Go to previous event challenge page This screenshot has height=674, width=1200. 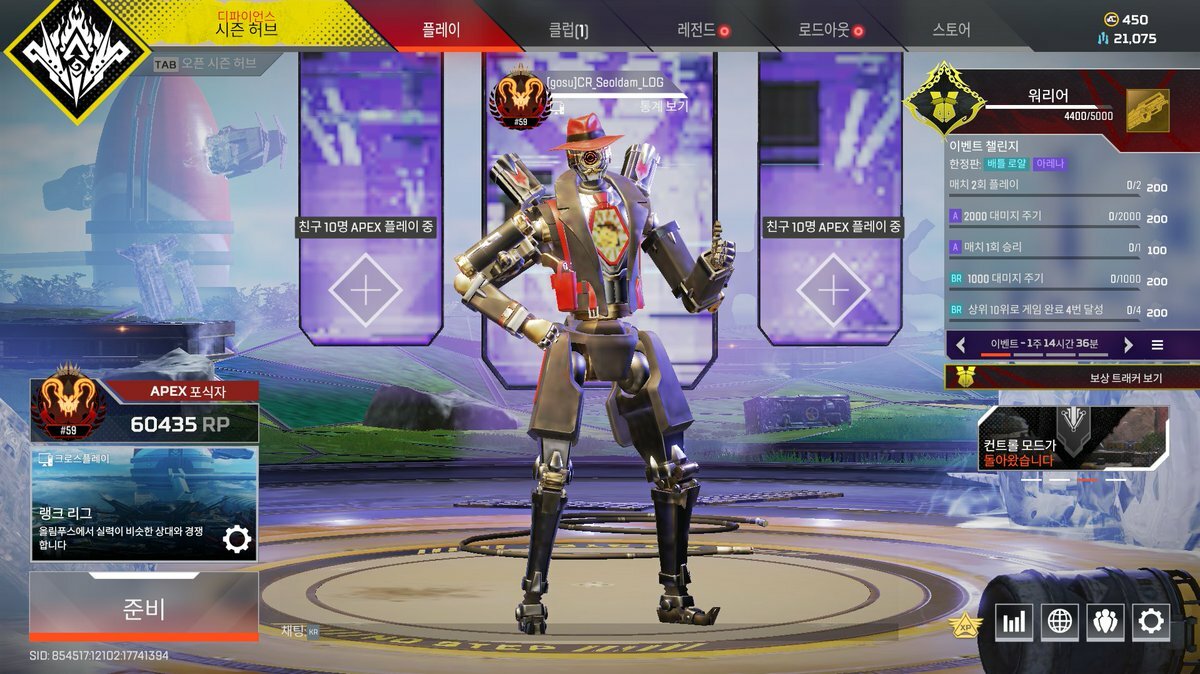click(x=961, y=345)
